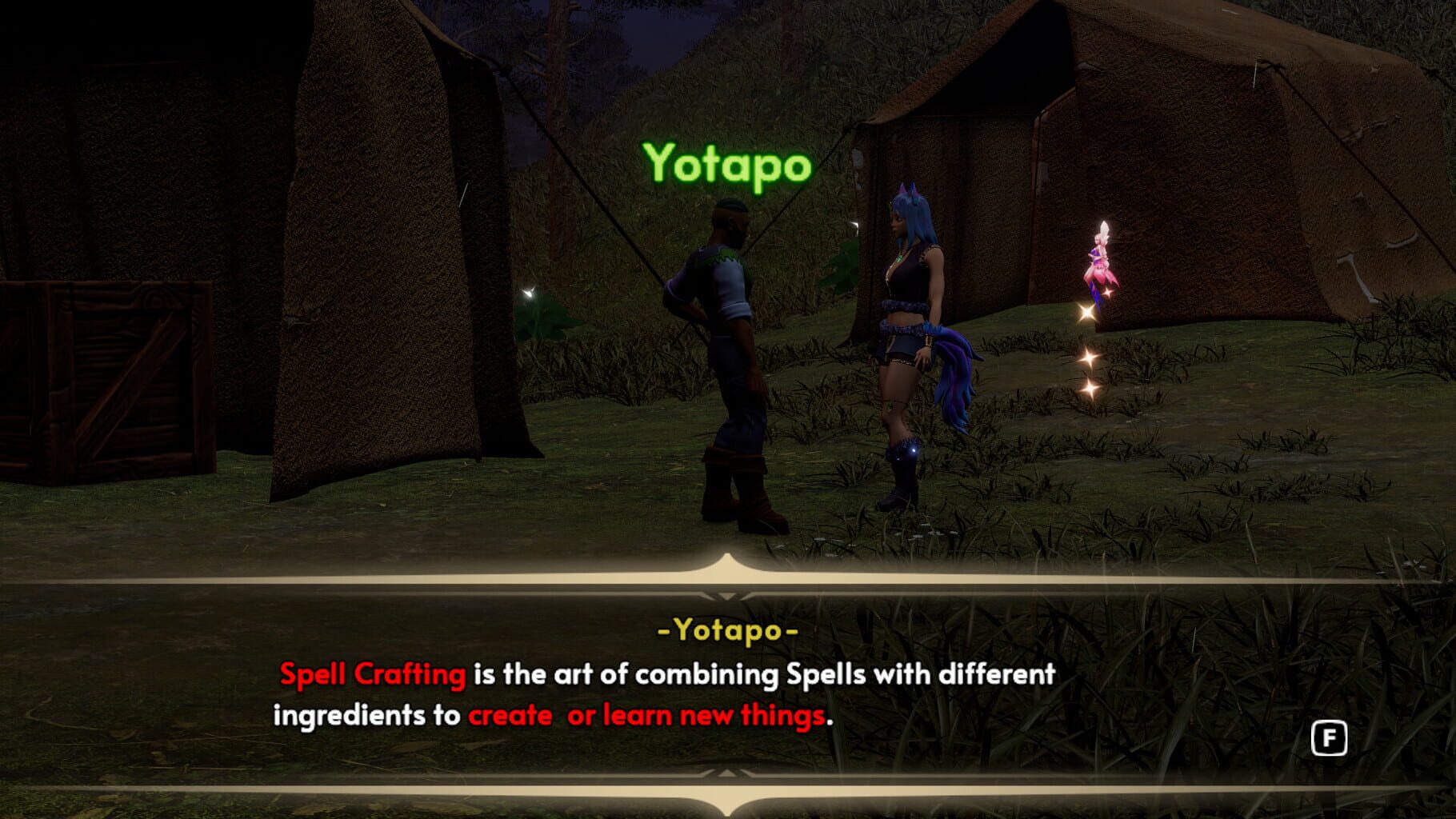Click the glowing green Yotapo nameplate

click(x=726, y=162)
